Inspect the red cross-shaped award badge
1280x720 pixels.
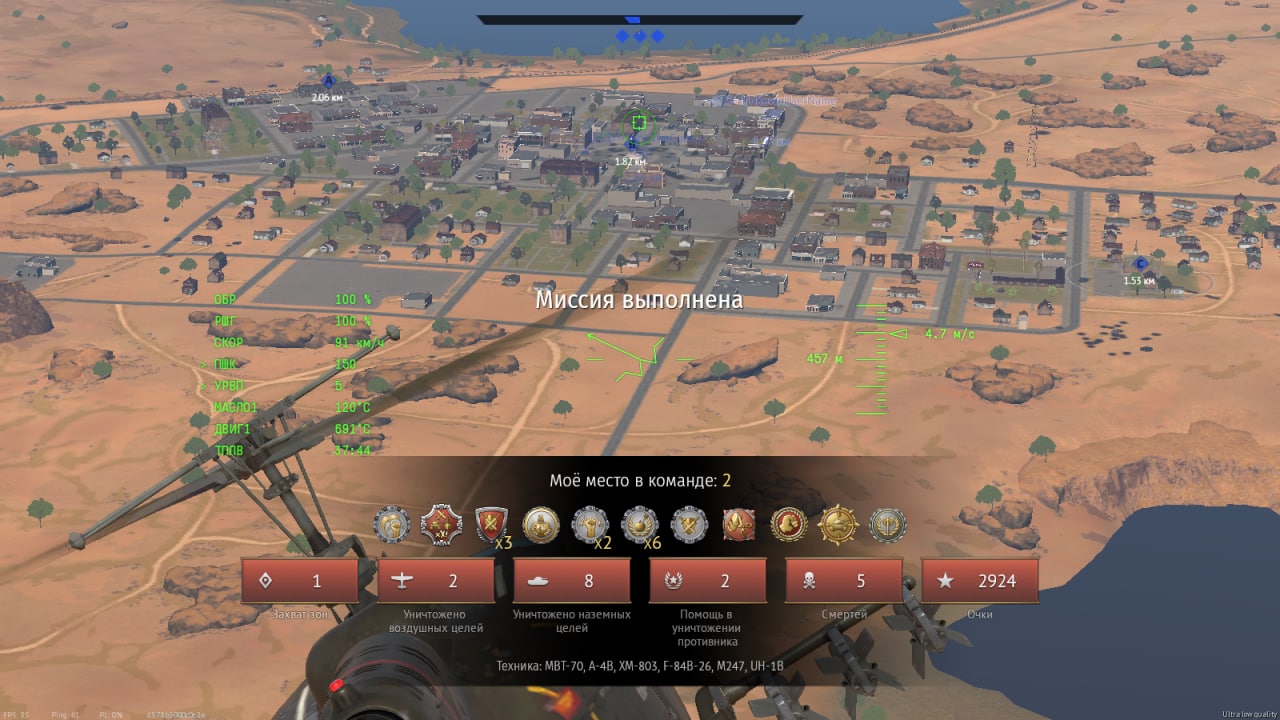tap(441, 524)
